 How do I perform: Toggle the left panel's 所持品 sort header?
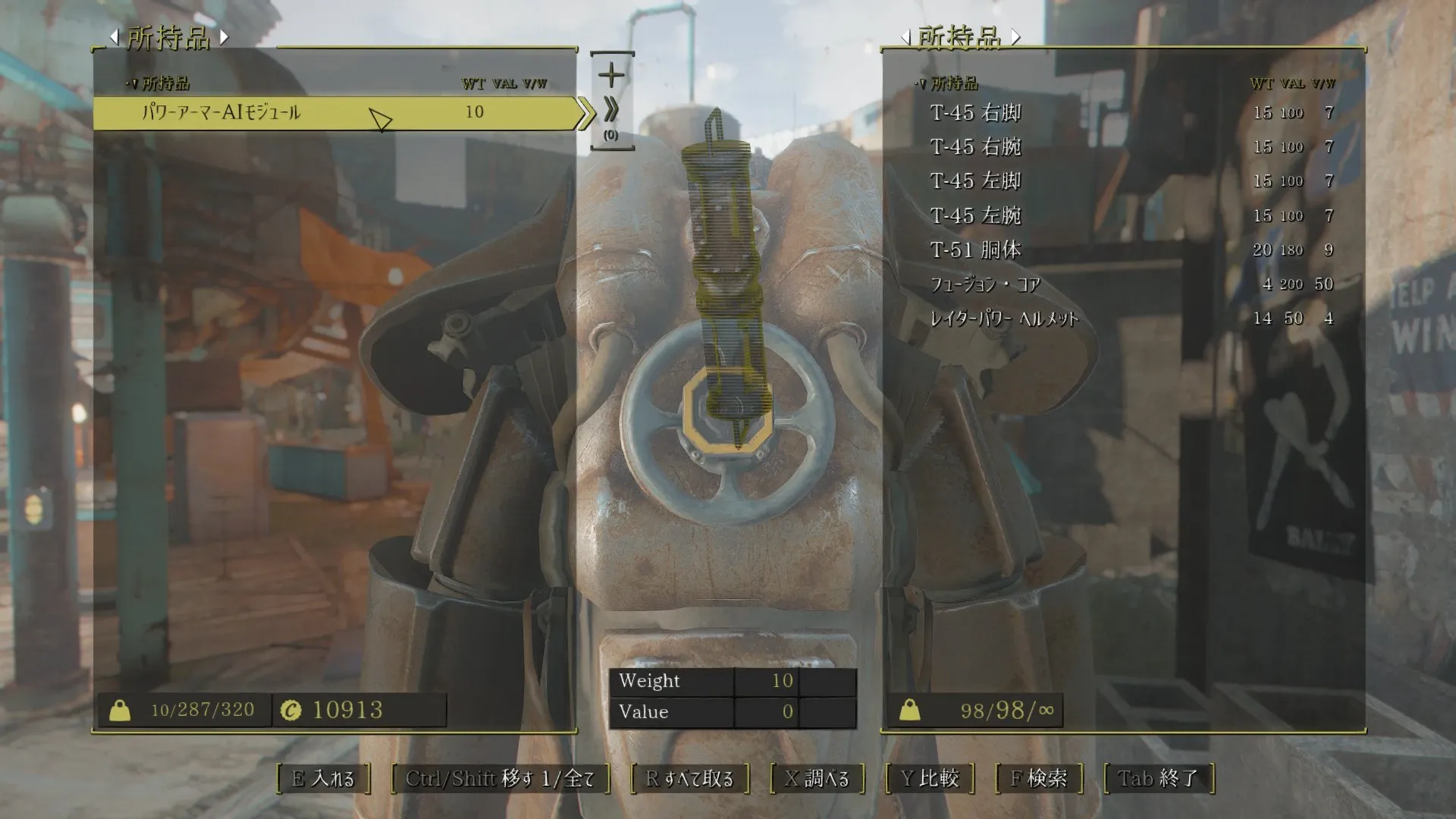pos(160,83)
